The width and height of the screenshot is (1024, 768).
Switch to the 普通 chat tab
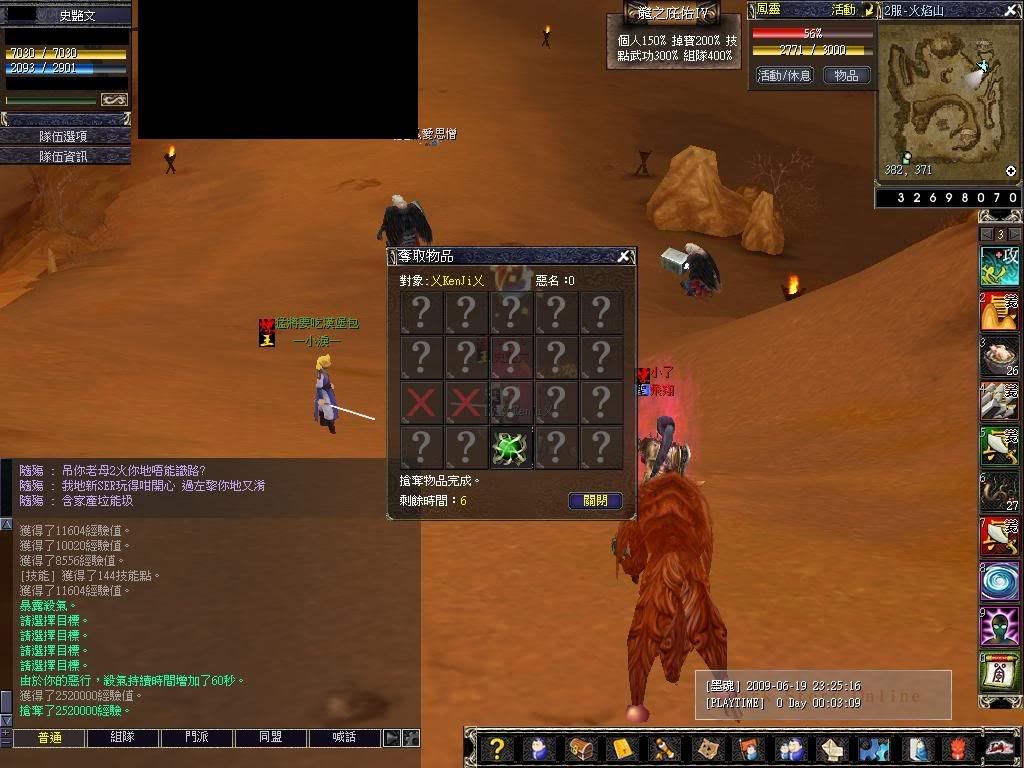tap(49, 738)
